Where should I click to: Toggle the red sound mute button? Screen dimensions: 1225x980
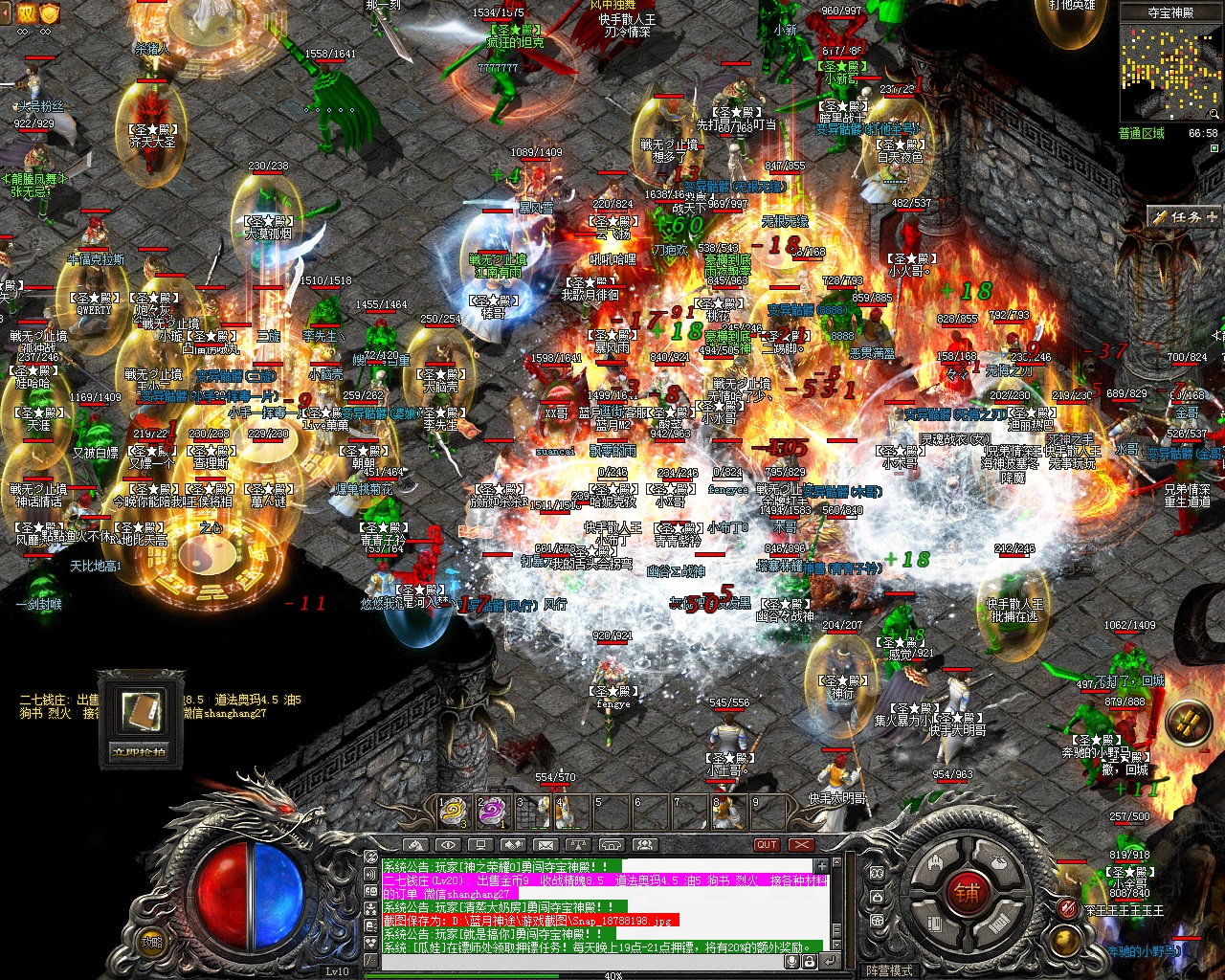click(1068, 907)
